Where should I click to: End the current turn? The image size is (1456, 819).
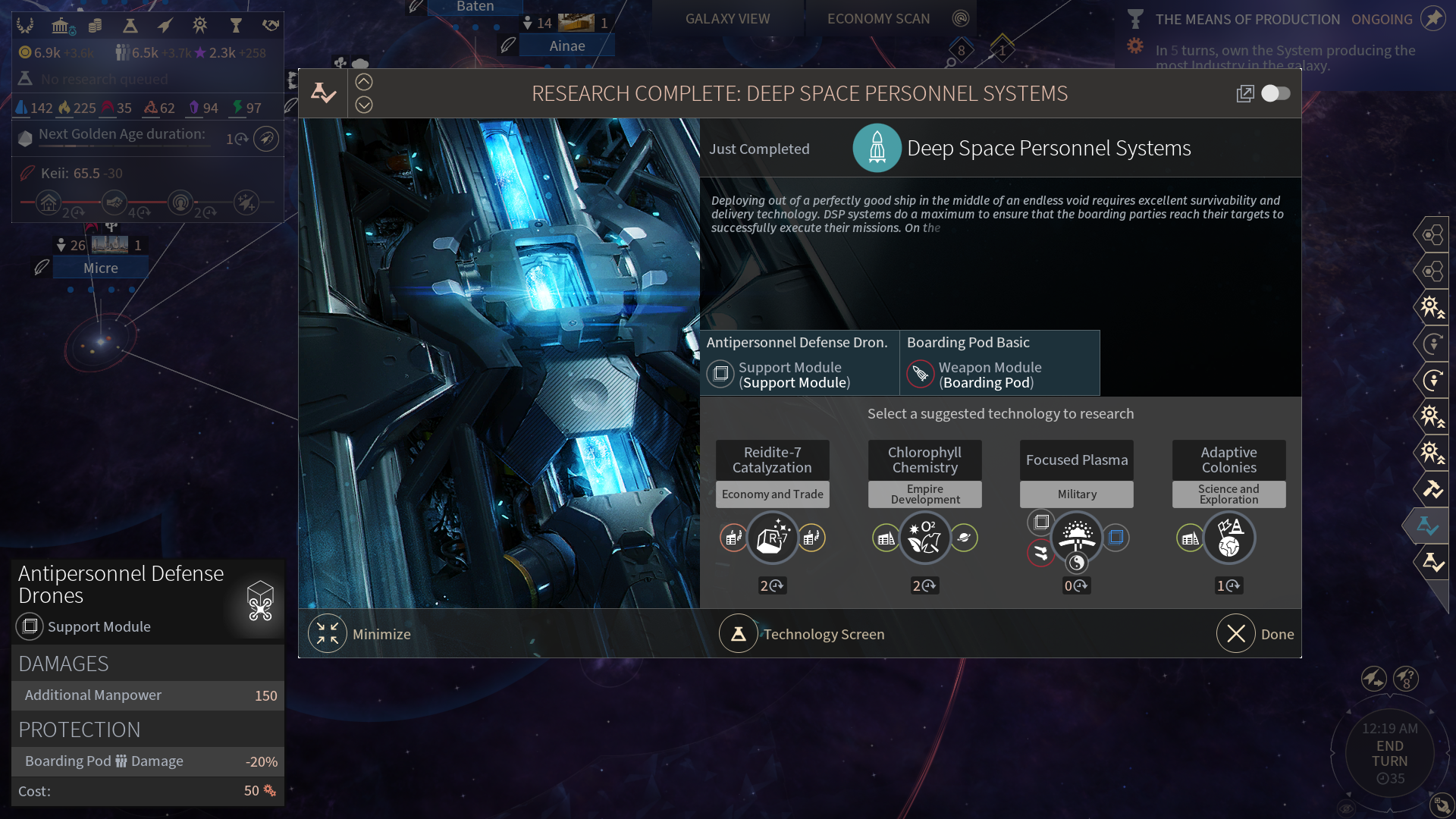(x=1389, y=753)
